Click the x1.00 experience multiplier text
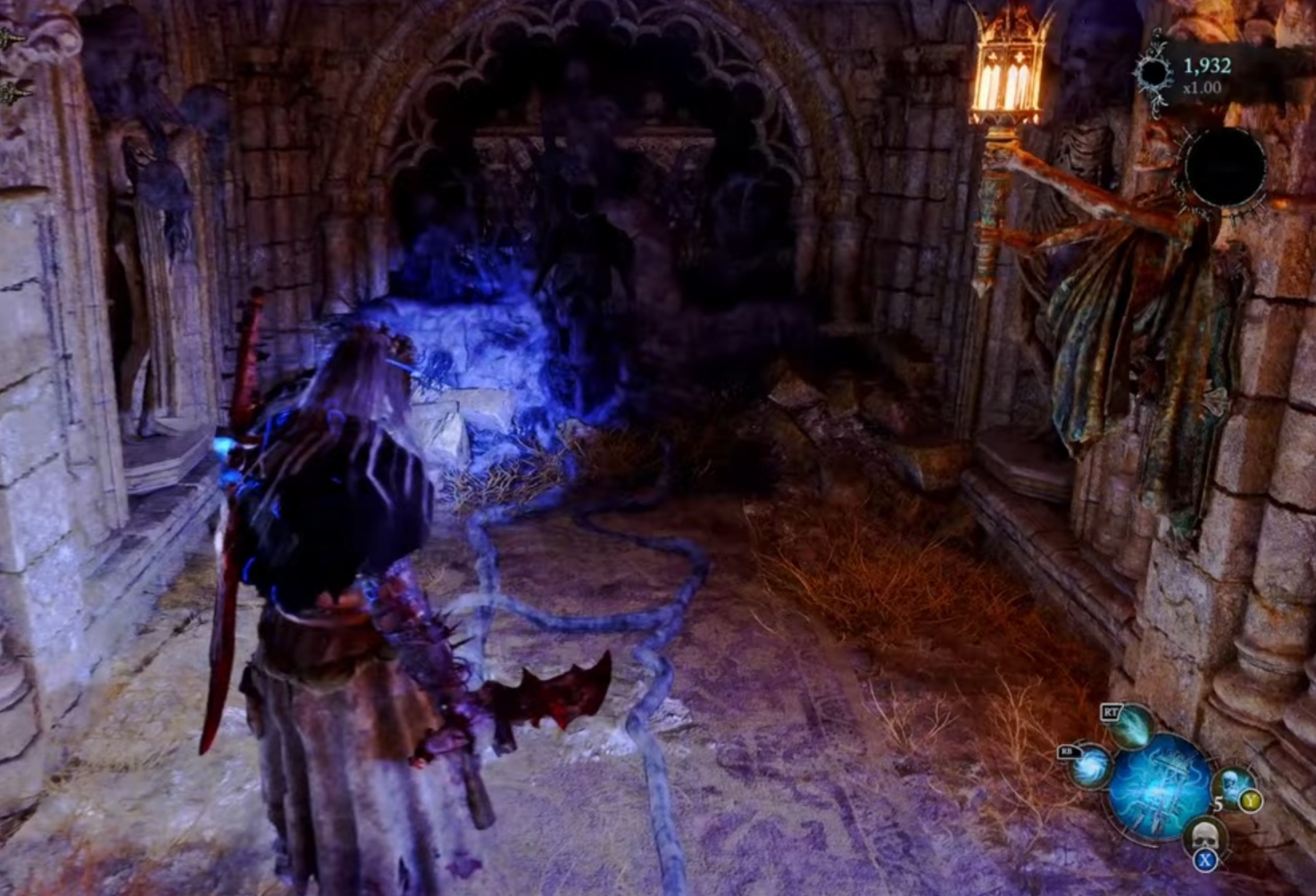Image resolution: width=1316 pixels, height=896 pixels. coord(1201,87)
